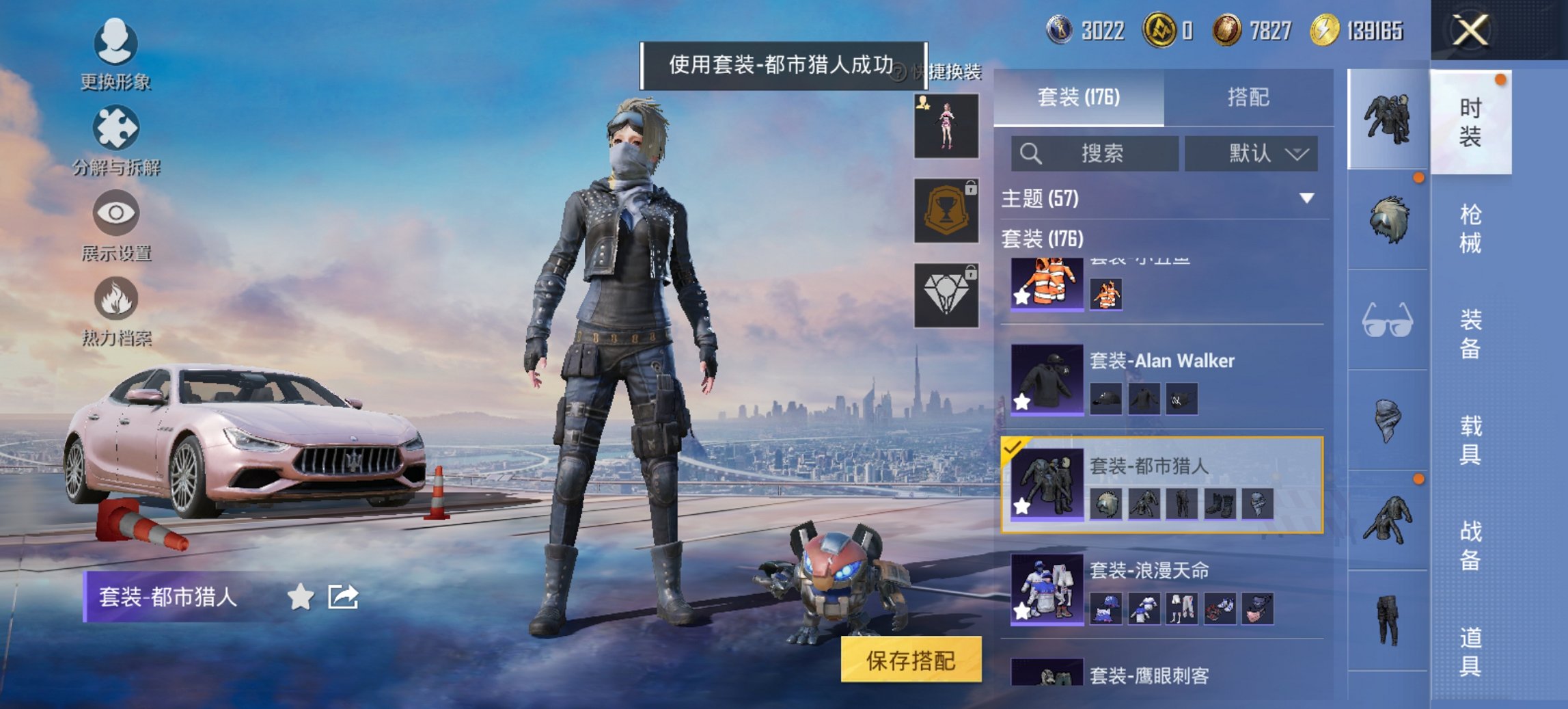Open the 默认 sorting dropdown
This screenshot has width=1568, height=709.
coord(1251,154)
